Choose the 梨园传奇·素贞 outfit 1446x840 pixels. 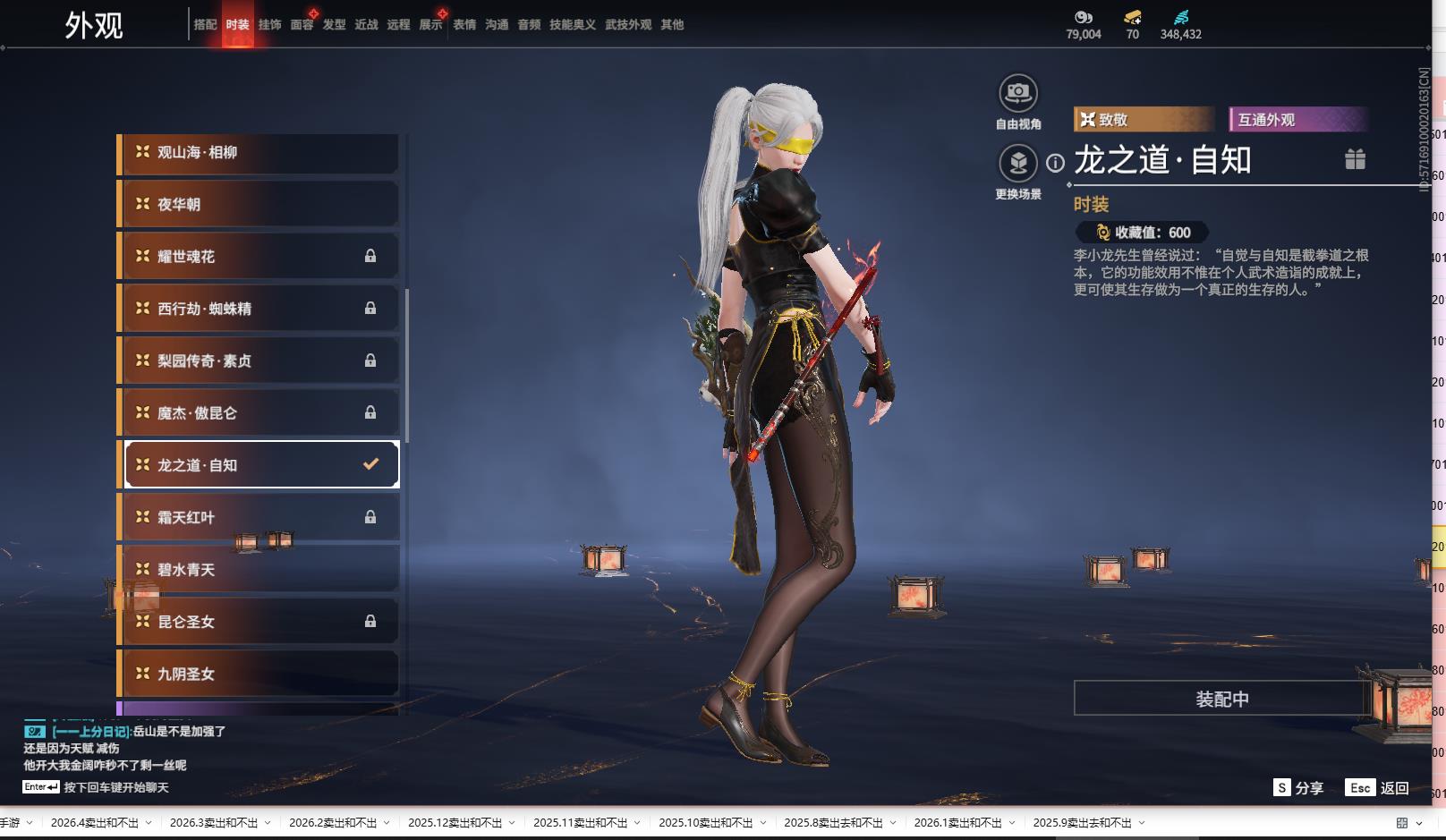click(259, 361)
